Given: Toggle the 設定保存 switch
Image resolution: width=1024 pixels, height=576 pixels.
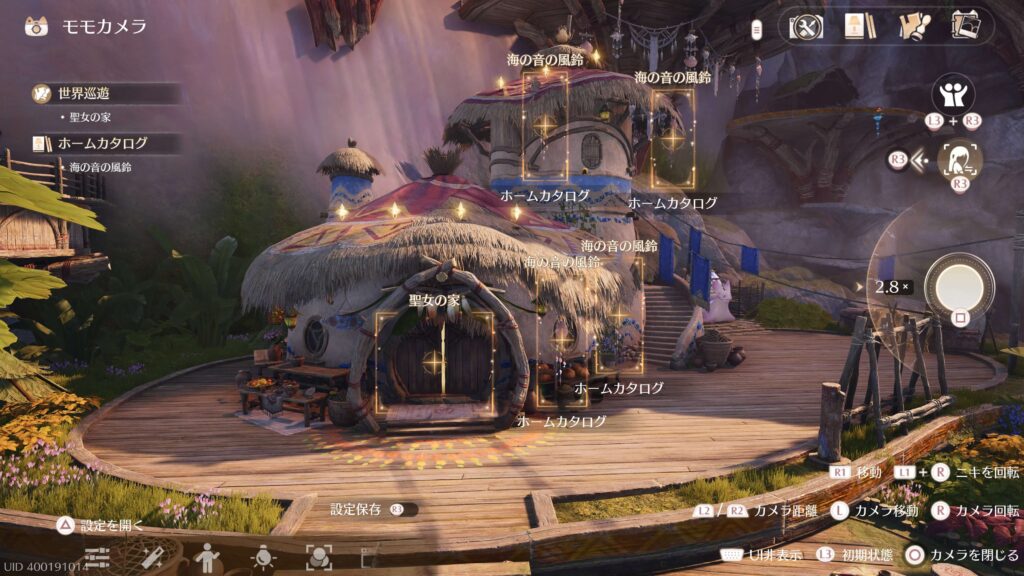Looking at the screenshot, I should click(403, 509).
